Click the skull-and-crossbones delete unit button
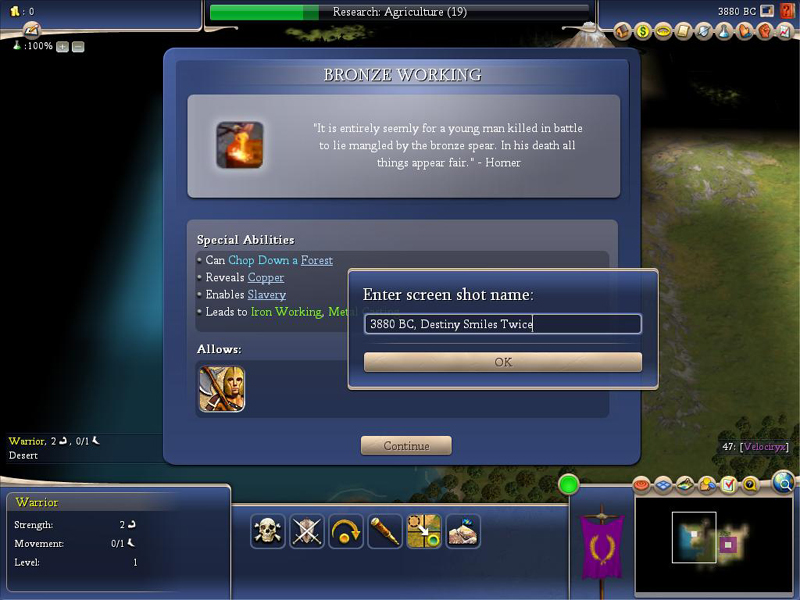This screenshot has width=800, height=600. tap(267, 531)
